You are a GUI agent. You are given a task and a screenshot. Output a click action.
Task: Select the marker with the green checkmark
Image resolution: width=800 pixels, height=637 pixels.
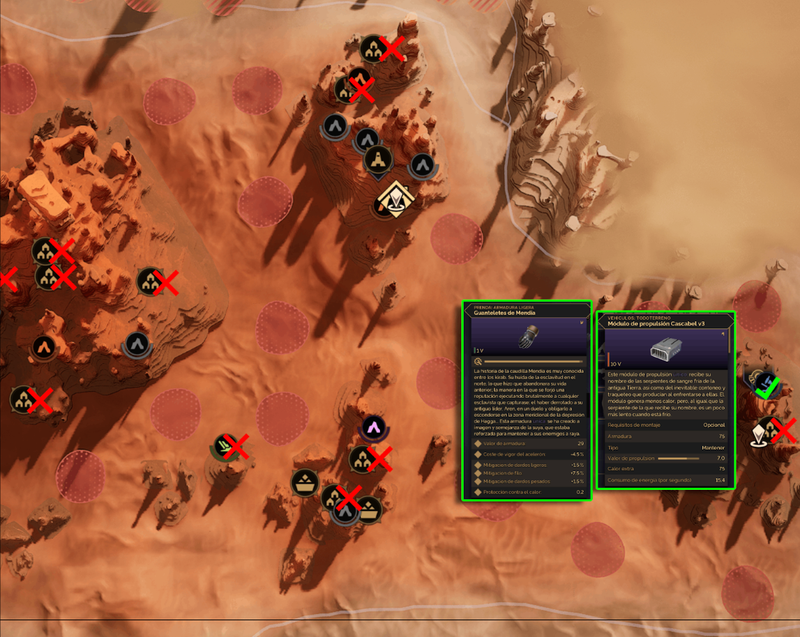[x=763, y=382]
